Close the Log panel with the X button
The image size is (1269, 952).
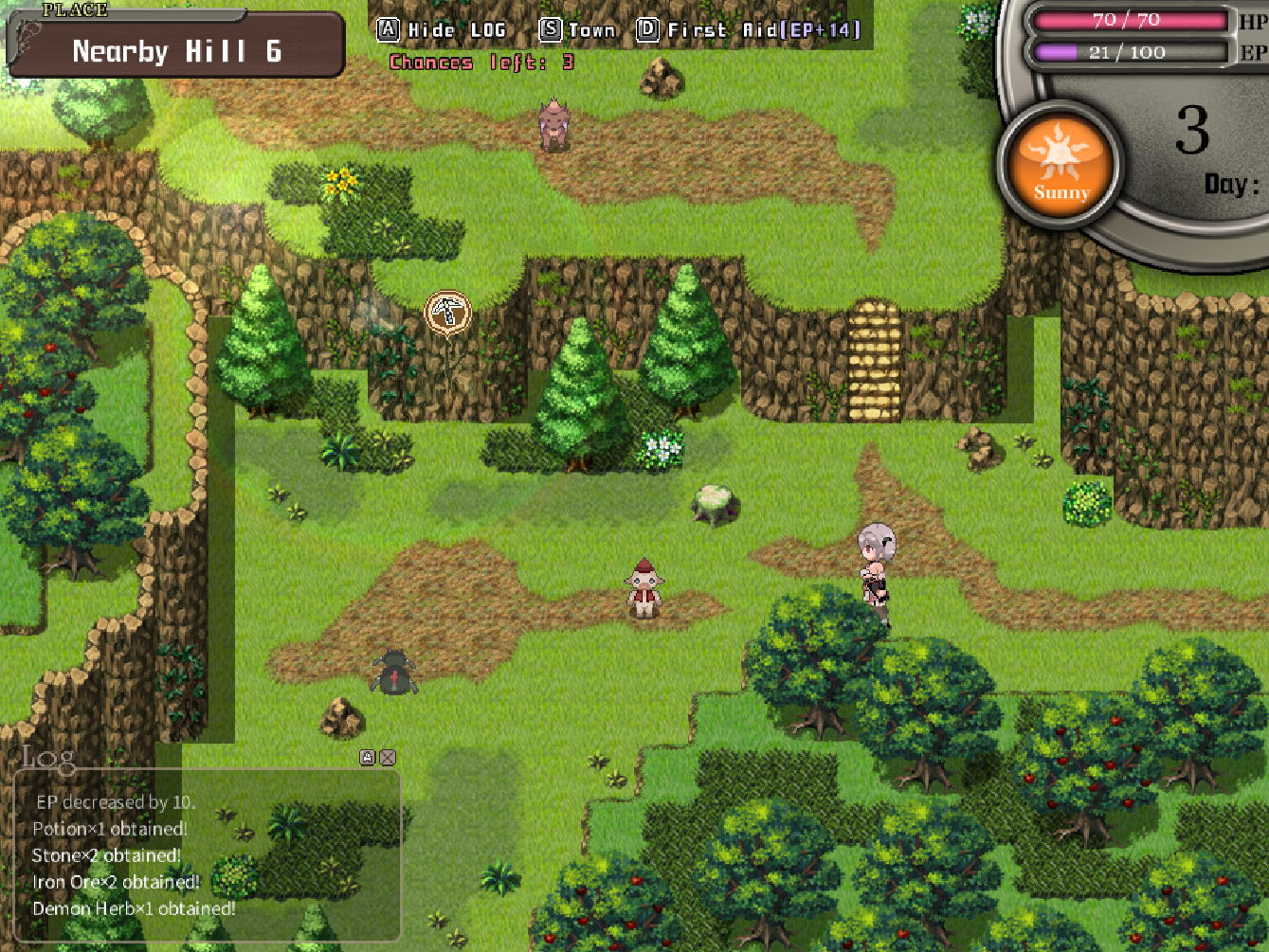[388, 757]
